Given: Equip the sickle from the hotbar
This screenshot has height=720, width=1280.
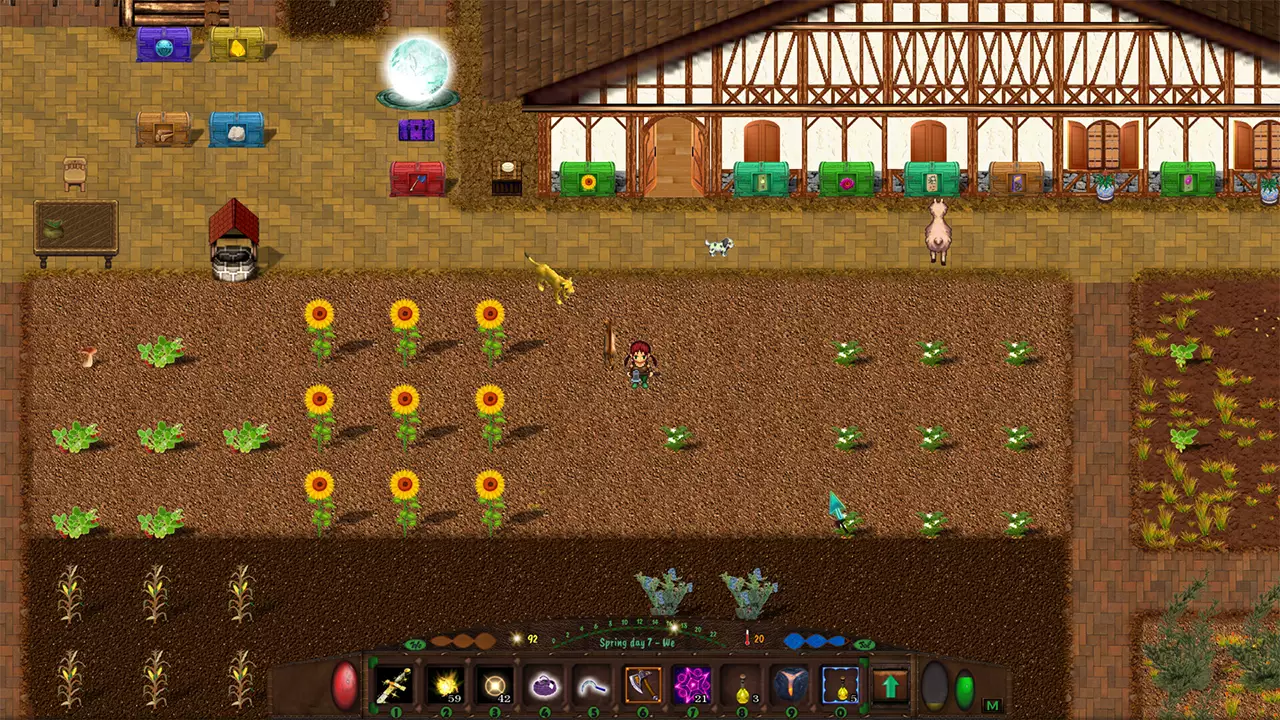Looking at the screenshot, I should [x=593, y=686].
